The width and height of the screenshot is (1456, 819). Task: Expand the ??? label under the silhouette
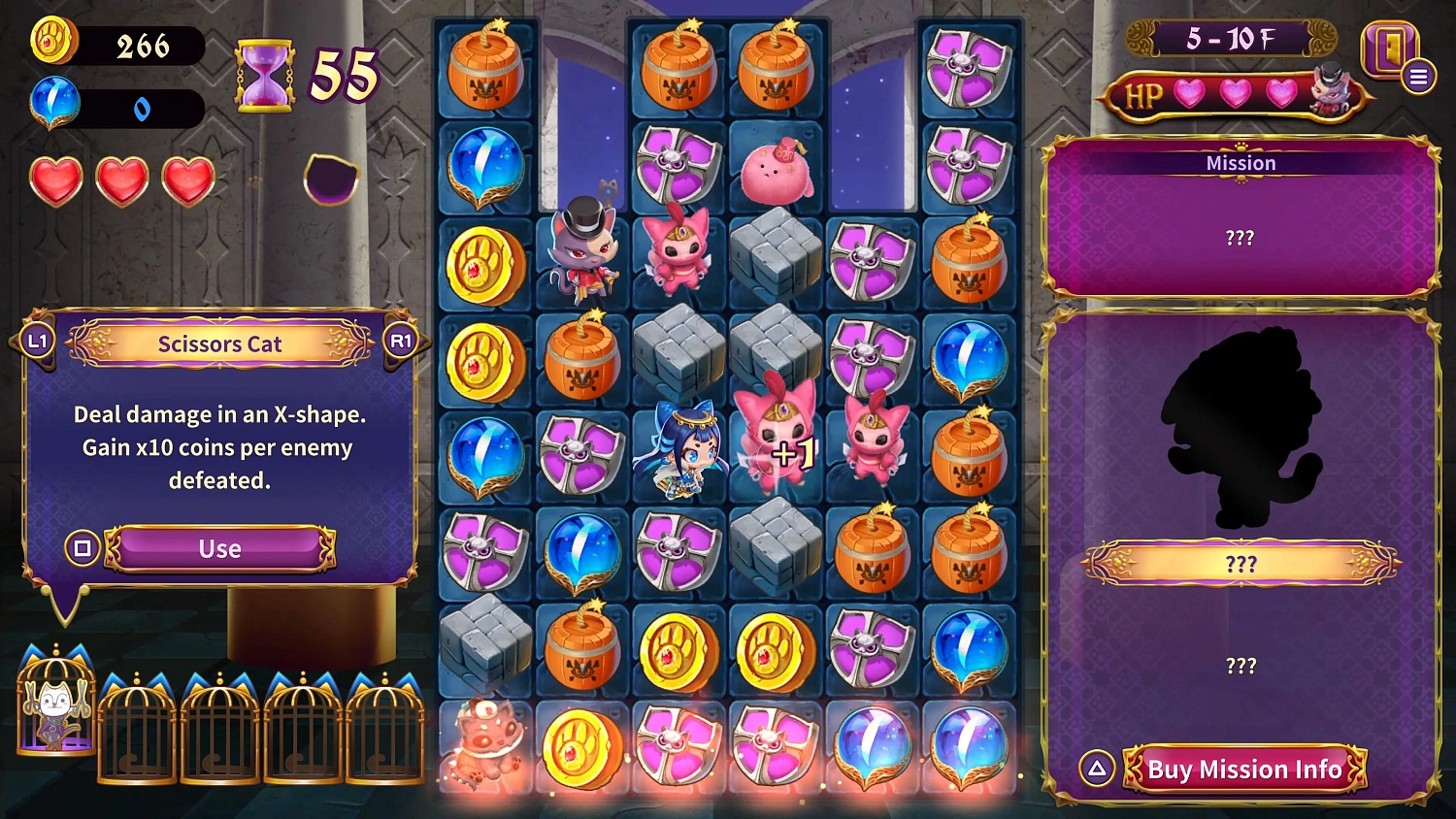[x=1243, y=561]
